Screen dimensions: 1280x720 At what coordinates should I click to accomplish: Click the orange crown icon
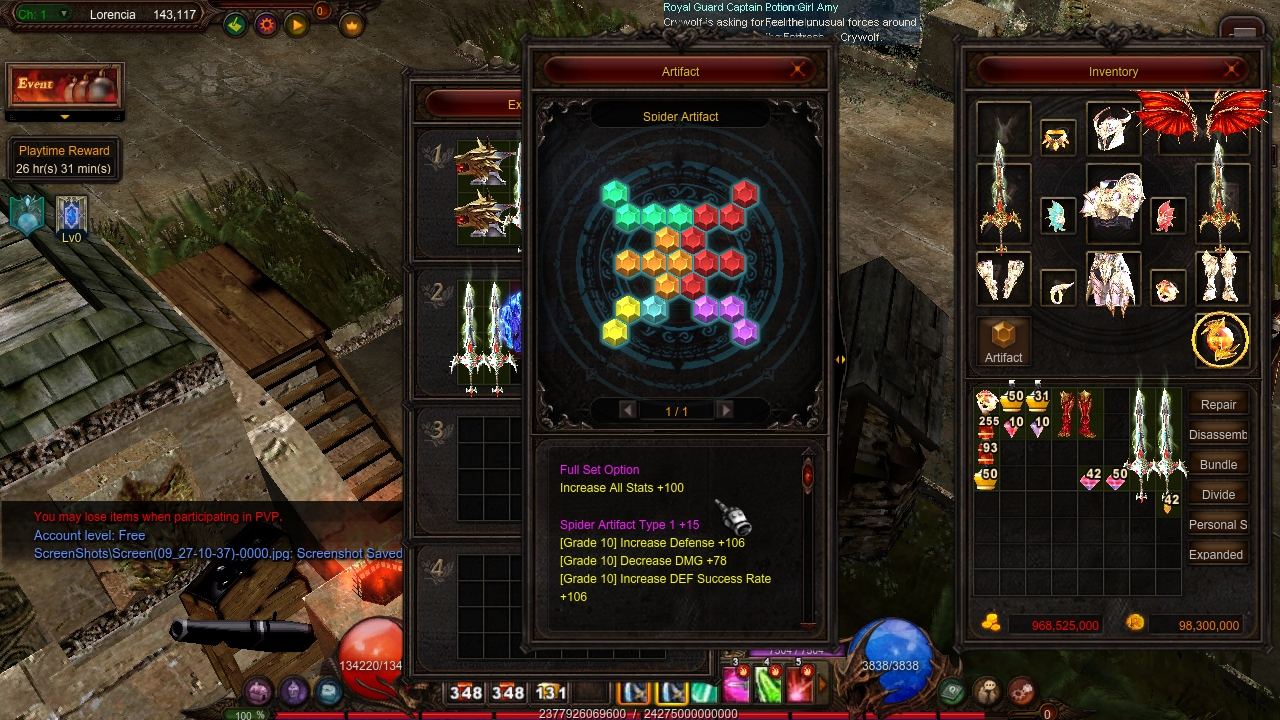coord(351,26)
